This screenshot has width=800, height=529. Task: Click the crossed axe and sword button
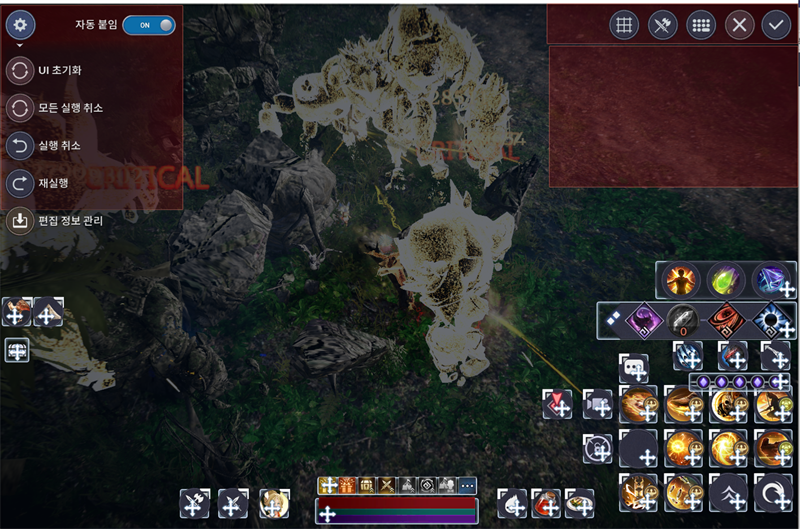click(662, 25)
